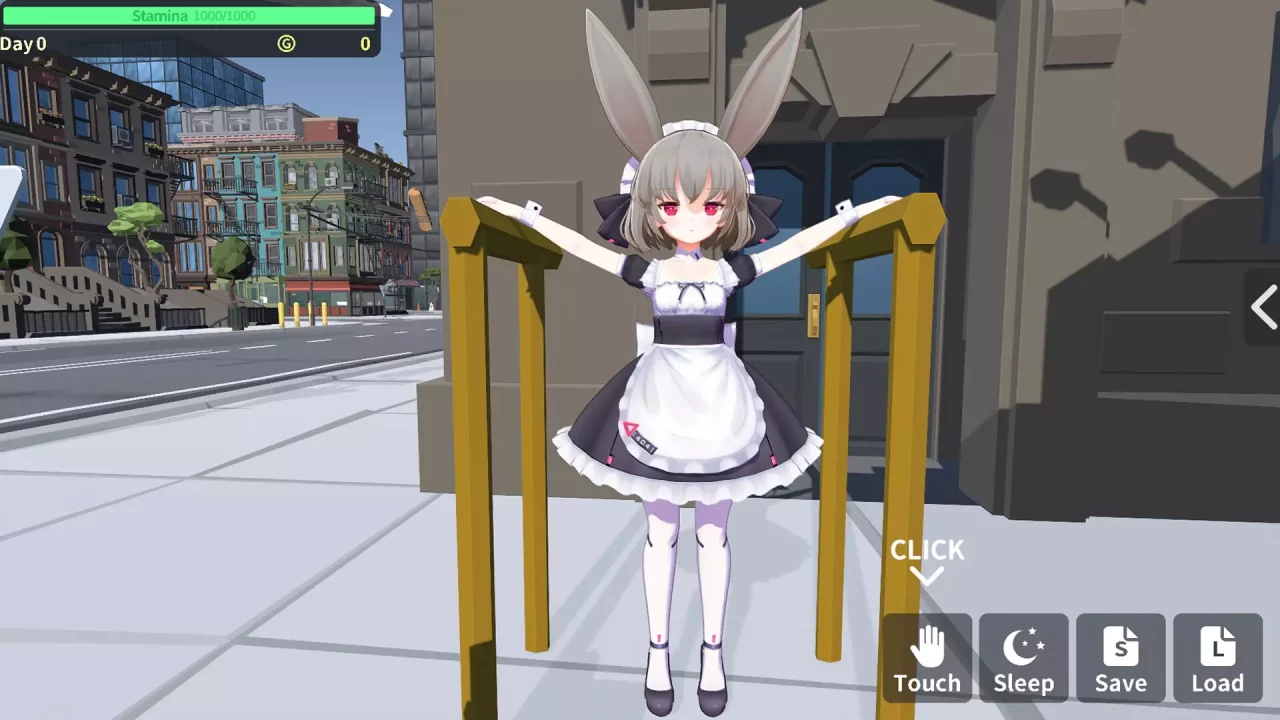Click the stars next to the Sleep moon
This screenshot has width=1280, height=720.
(x=1034, y=637)
